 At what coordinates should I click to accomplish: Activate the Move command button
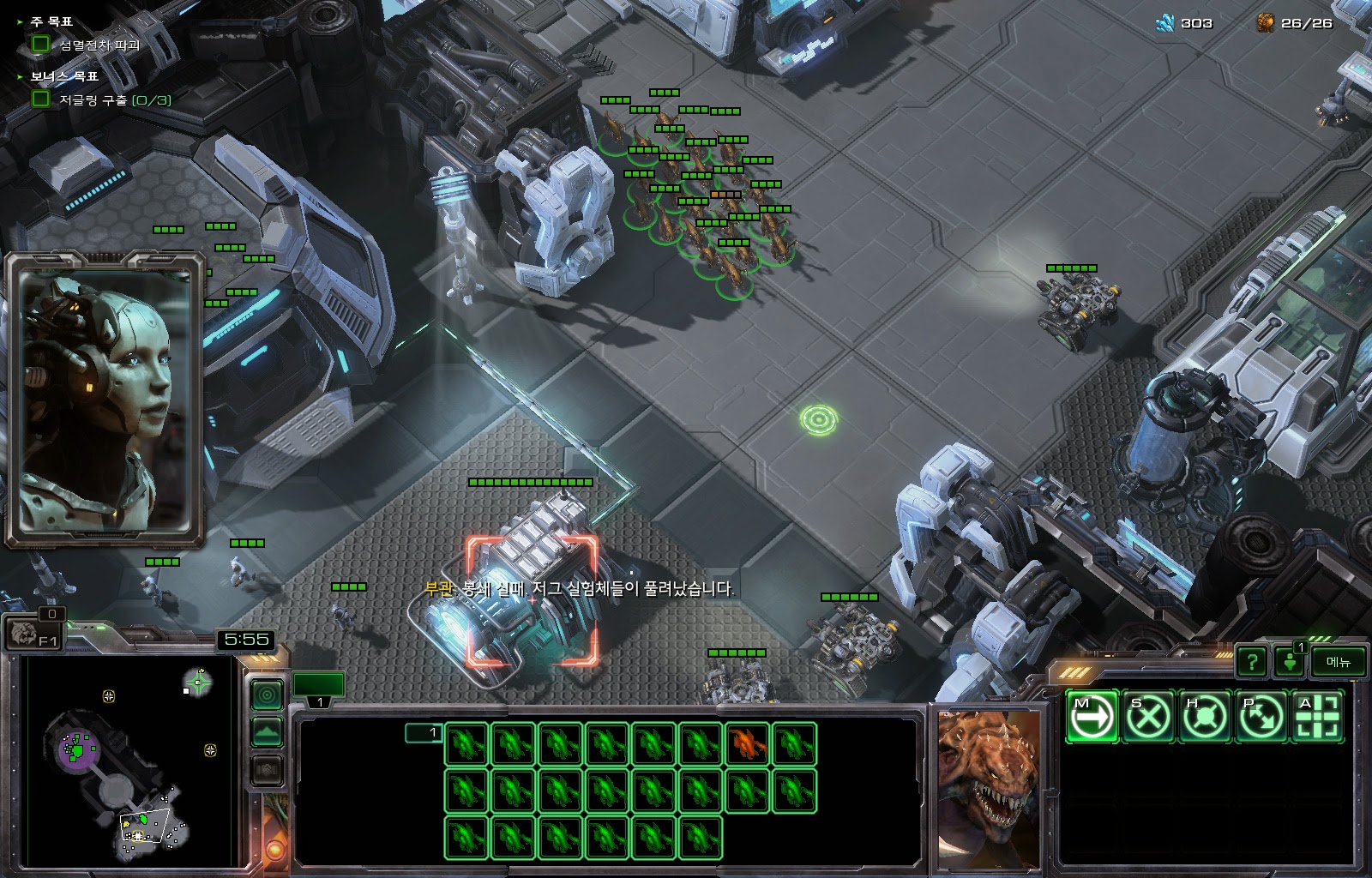(1092, 716)
